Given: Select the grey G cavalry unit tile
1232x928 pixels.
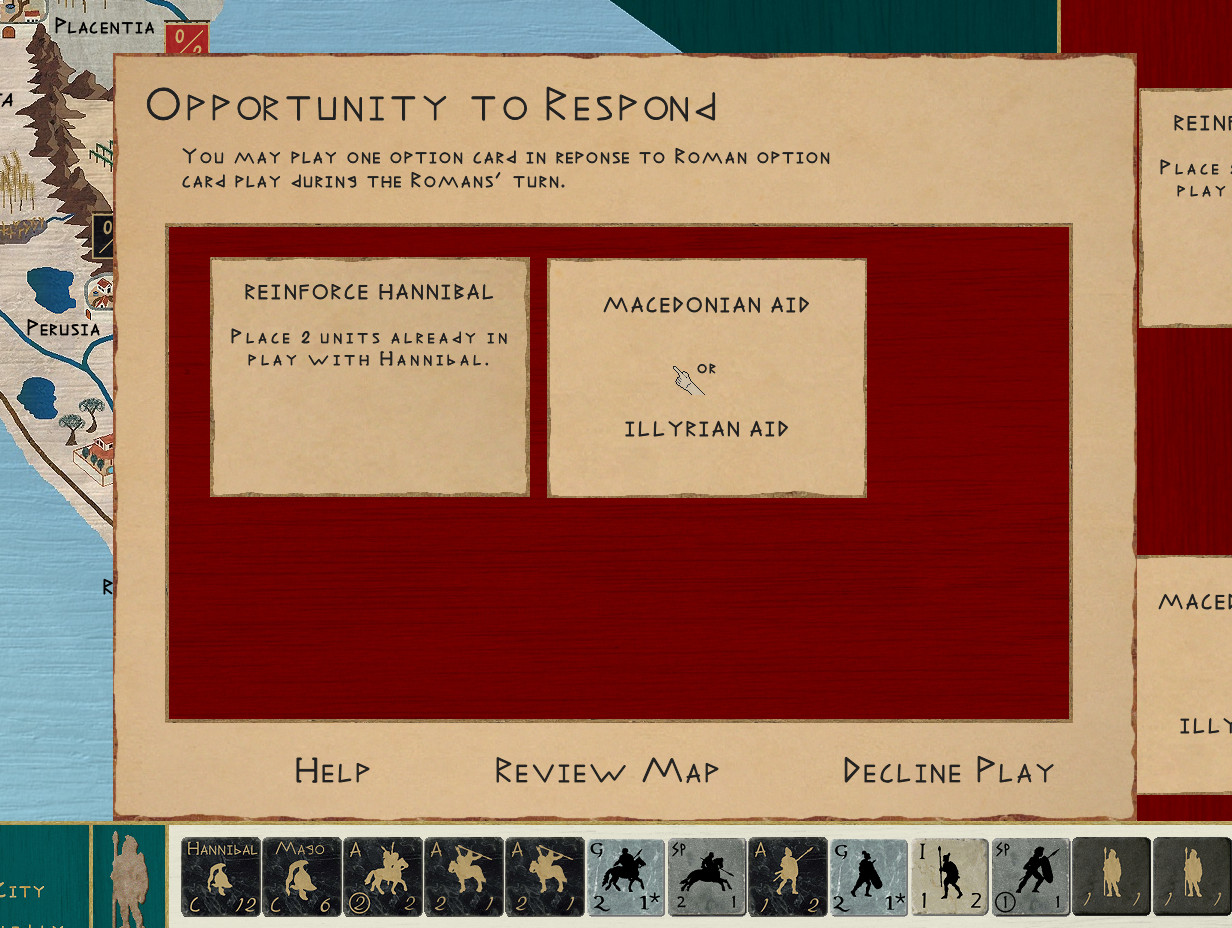Looking at the screenshot, I should click(x=626, y=877).
